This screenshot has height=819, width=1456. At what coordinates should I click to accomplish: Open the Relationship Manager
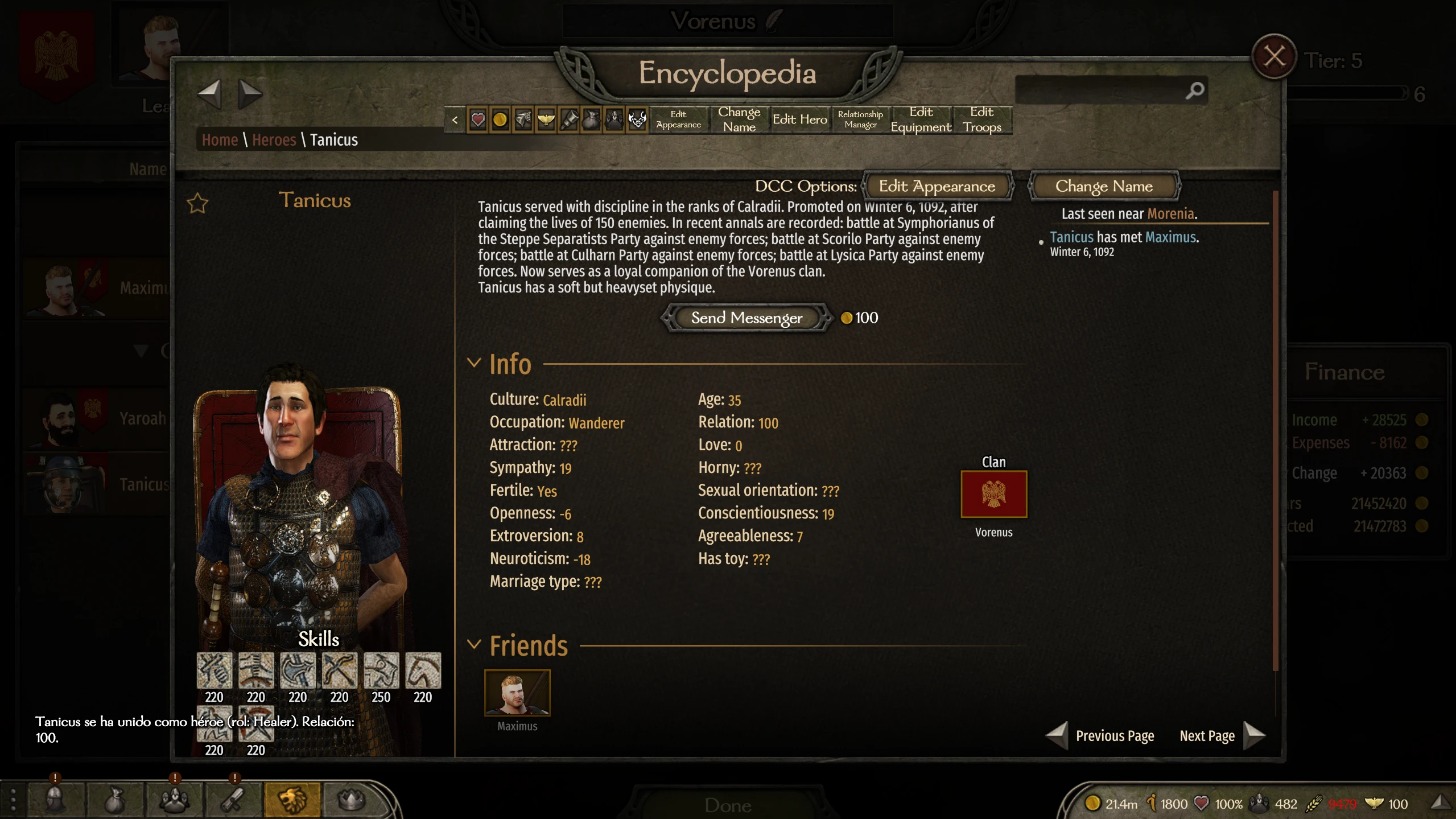pos(860,120)
